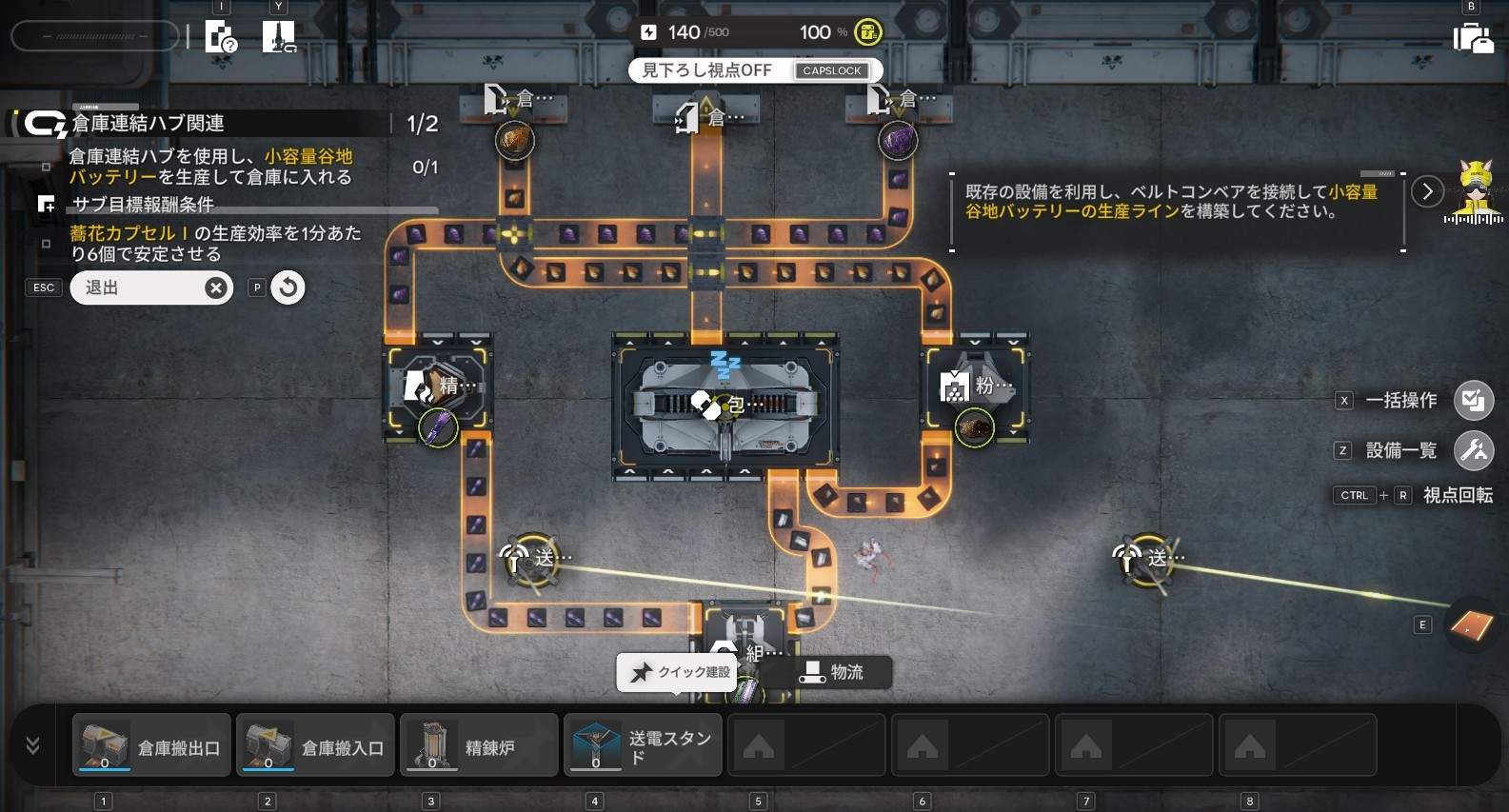
Task: Open the orange blueprint icon
Action: (1470, 624)
